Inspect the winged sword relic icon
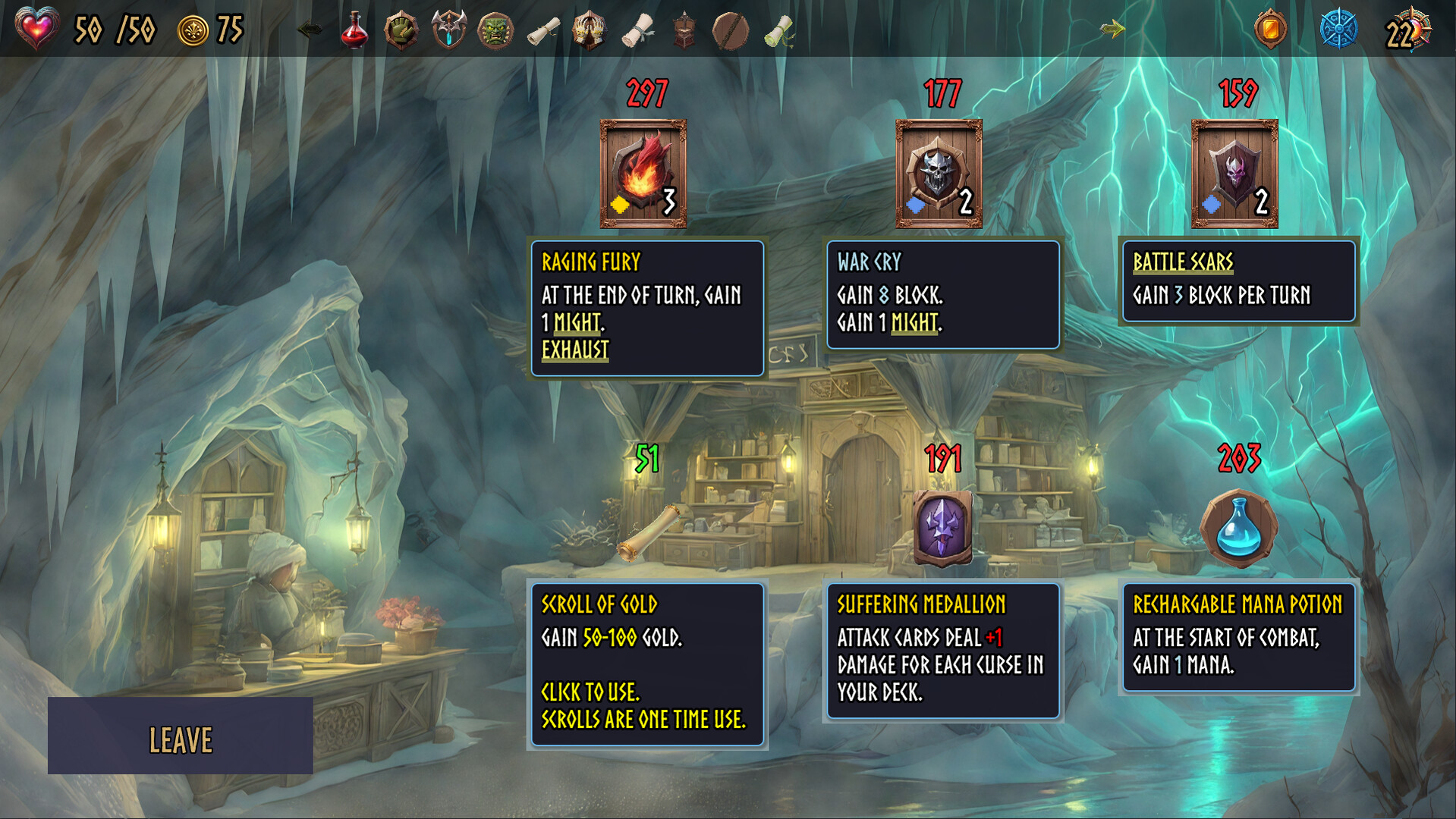The image size is (1456, 819). pyautogui.click(x=448, y=30)
